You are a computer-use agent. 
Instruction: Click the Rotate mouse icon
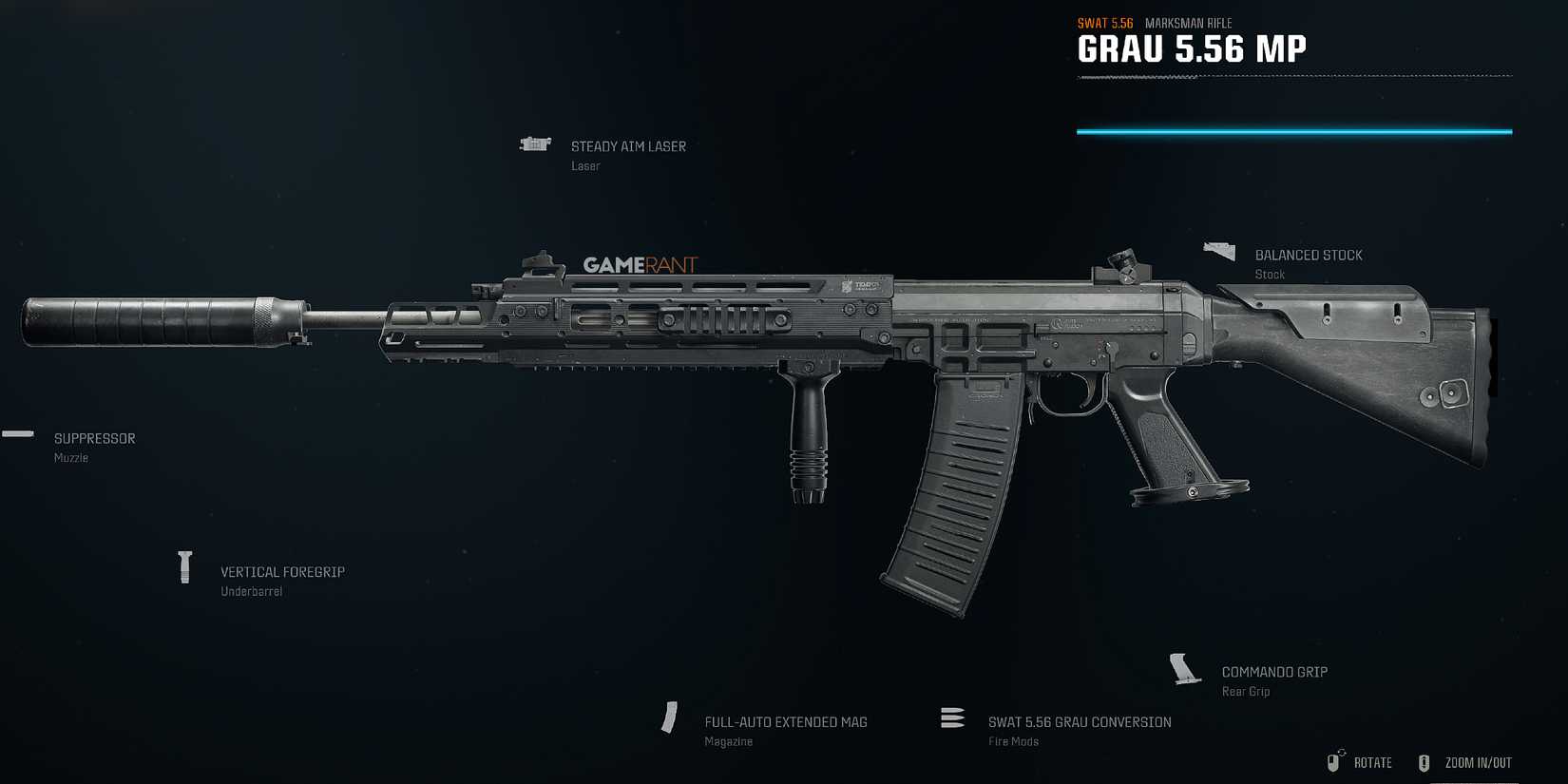[x=1332, y=762]
